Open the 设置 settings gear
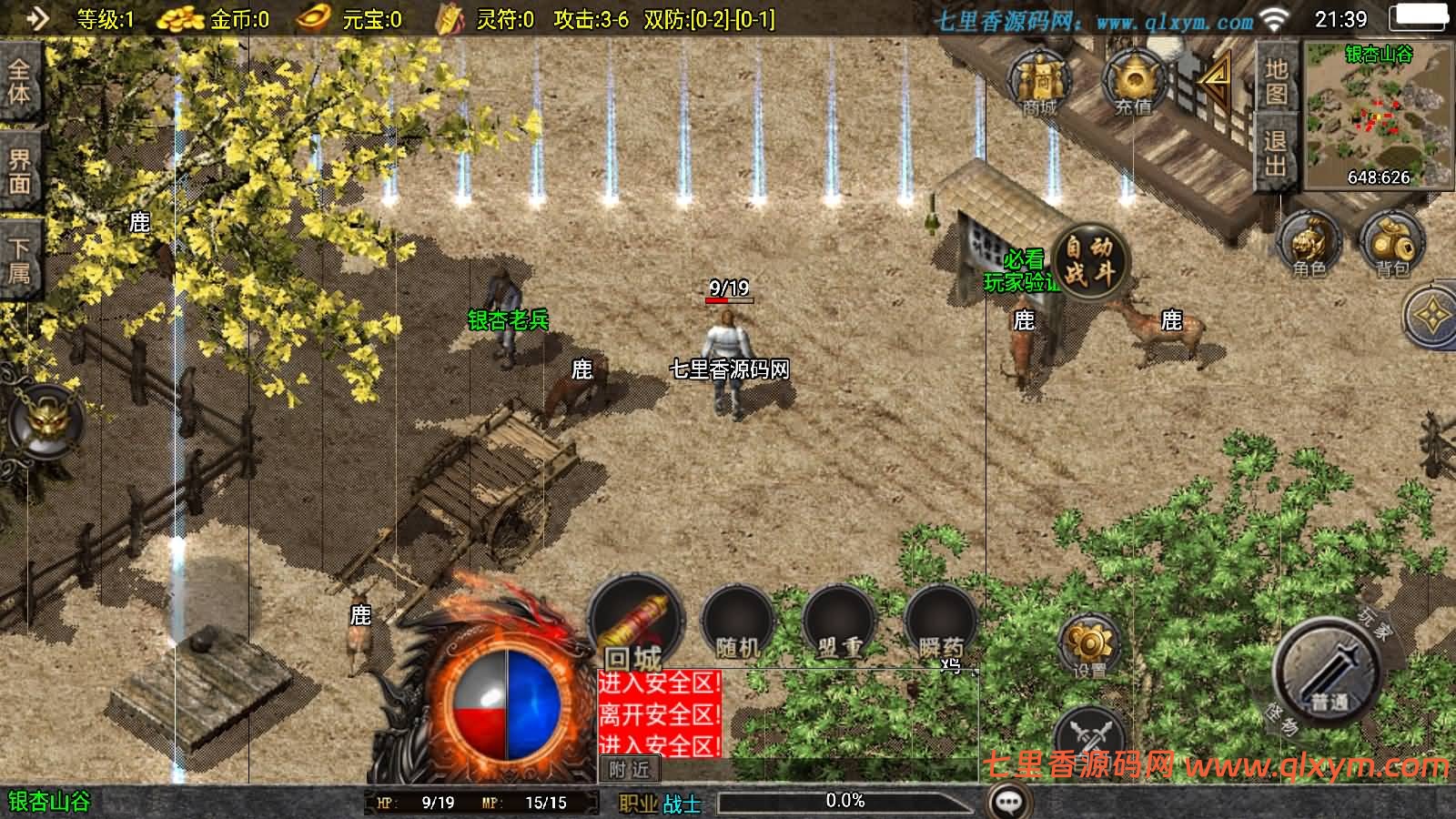The height and width of the screenshot is (819, 1456). point(1088,646)
